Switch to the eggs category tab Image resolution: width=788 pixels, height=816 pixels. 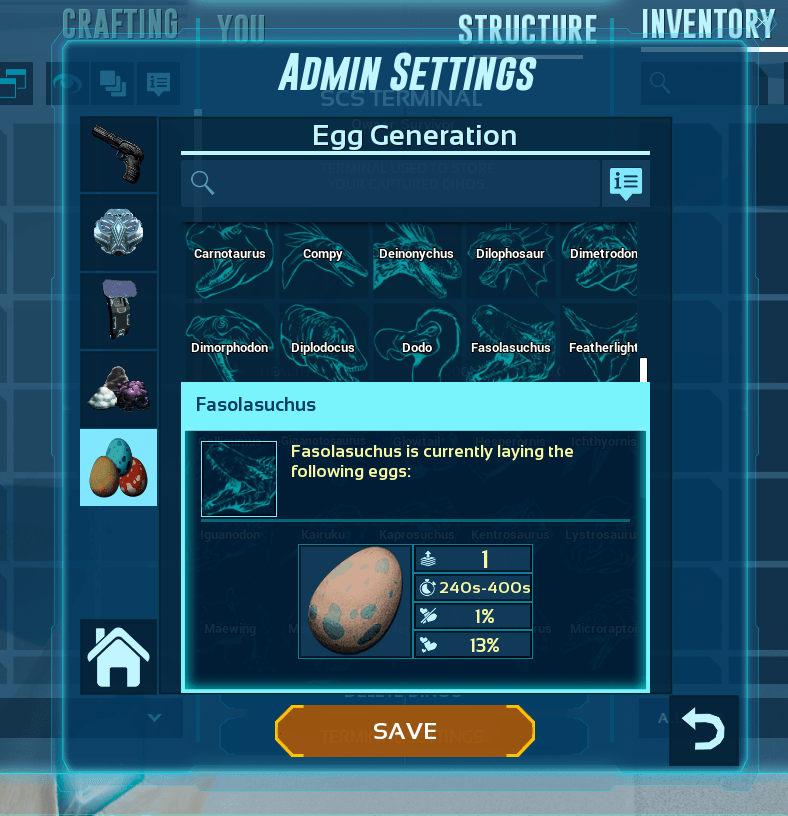pos(119,467)
